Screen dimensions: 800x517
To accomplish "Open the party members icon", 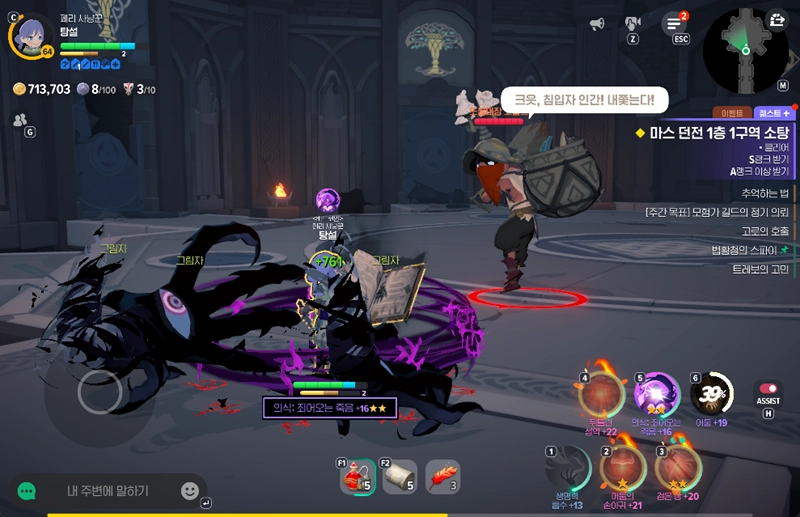I will coord(20,119).
